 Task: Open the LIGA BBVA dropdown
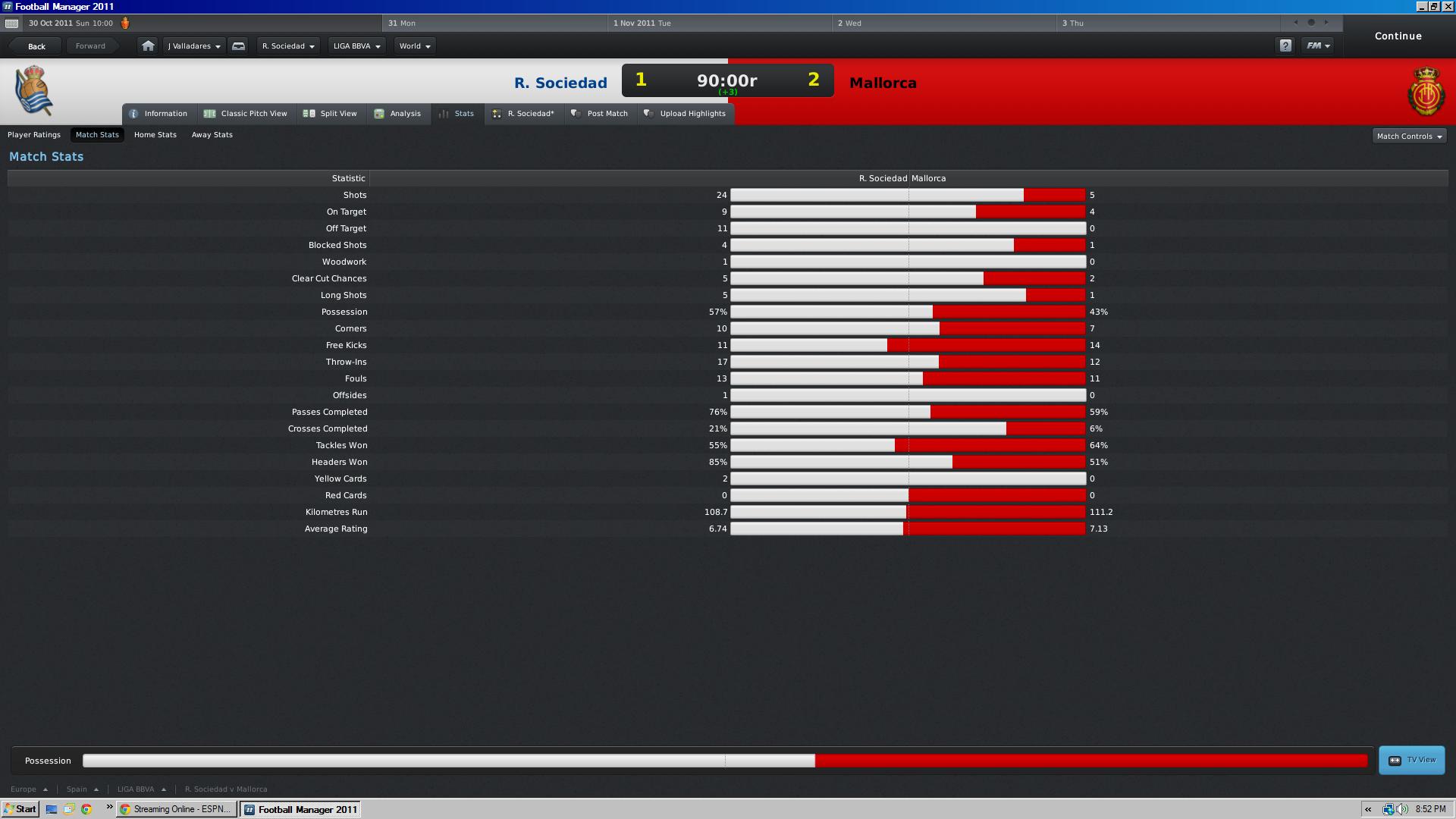tap(356, 46)
